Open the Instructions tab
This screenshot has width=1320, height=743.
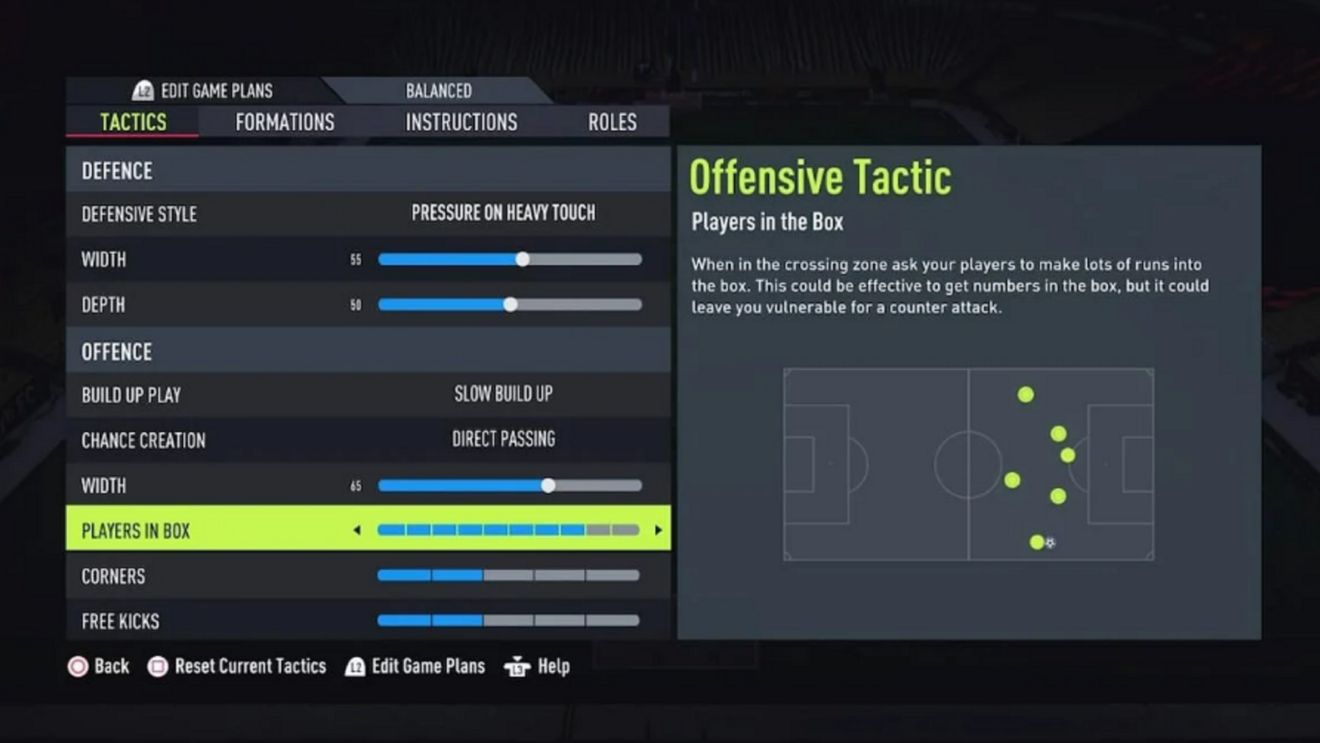462,121
